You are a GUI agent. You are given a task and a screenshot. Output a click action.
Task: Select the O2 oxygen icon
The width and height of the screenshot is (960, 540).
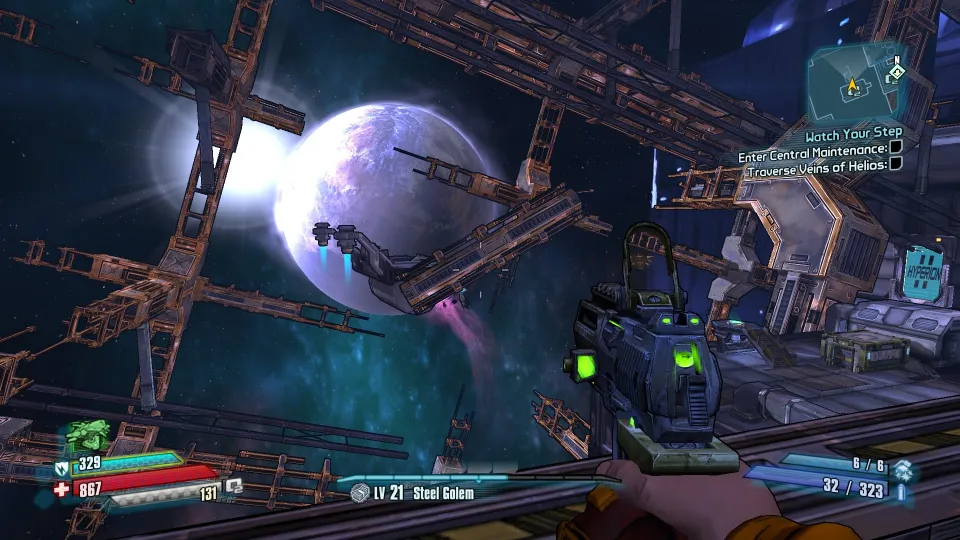coord(233,487)
